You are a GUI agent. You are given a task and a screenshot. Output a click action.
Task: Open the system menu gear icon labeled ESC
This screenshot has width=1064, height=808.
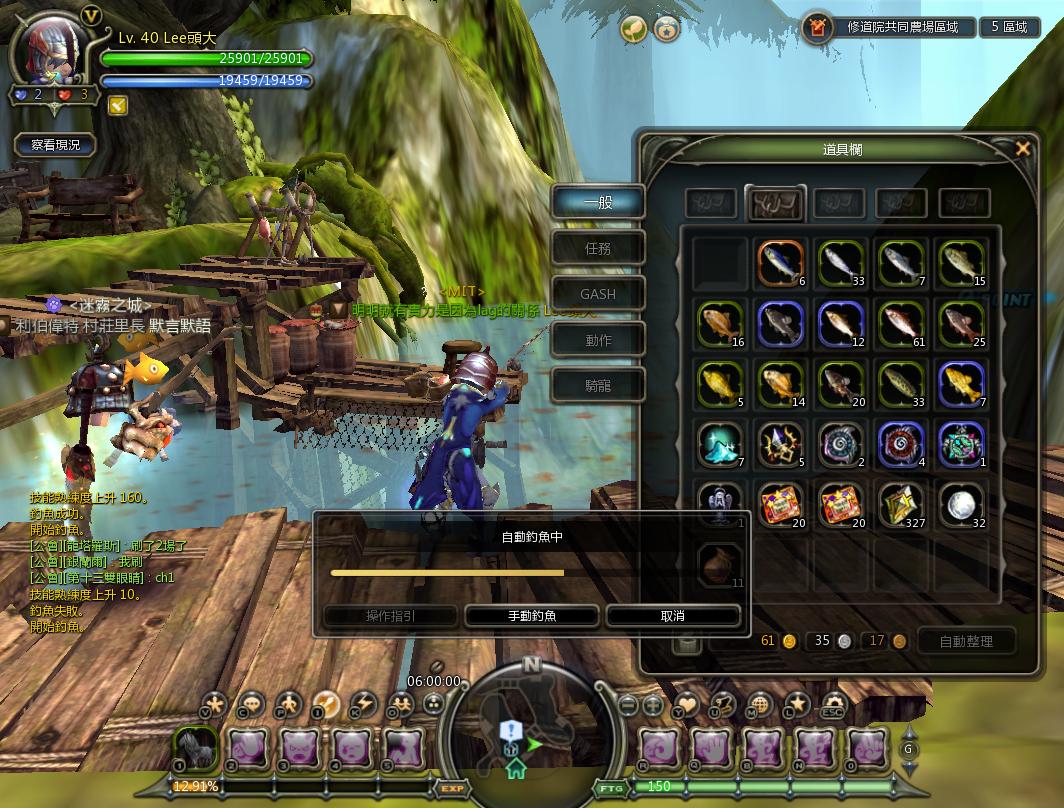click(832, 705)
